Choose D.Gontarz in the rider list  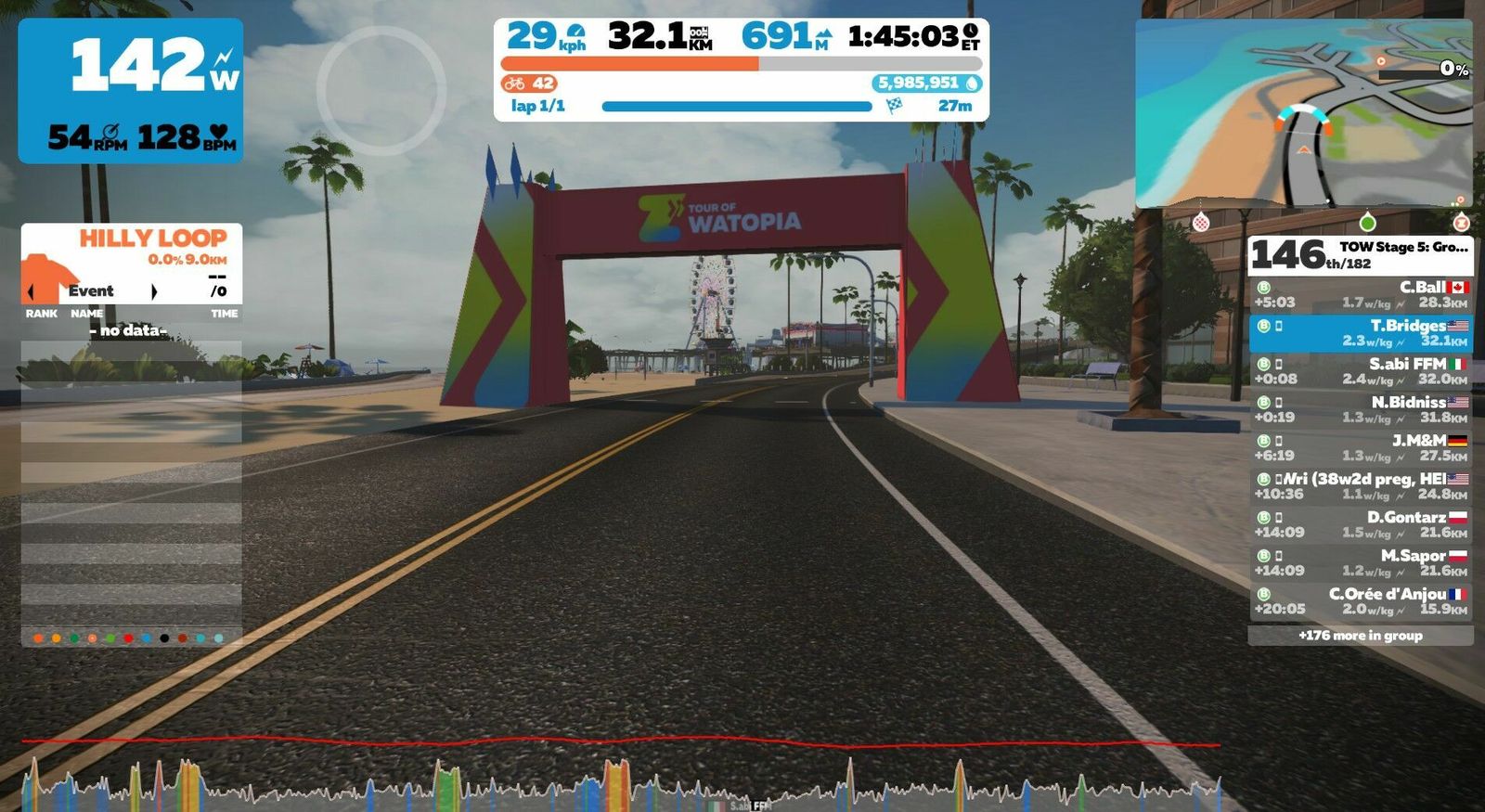[x=1360, y=524]
